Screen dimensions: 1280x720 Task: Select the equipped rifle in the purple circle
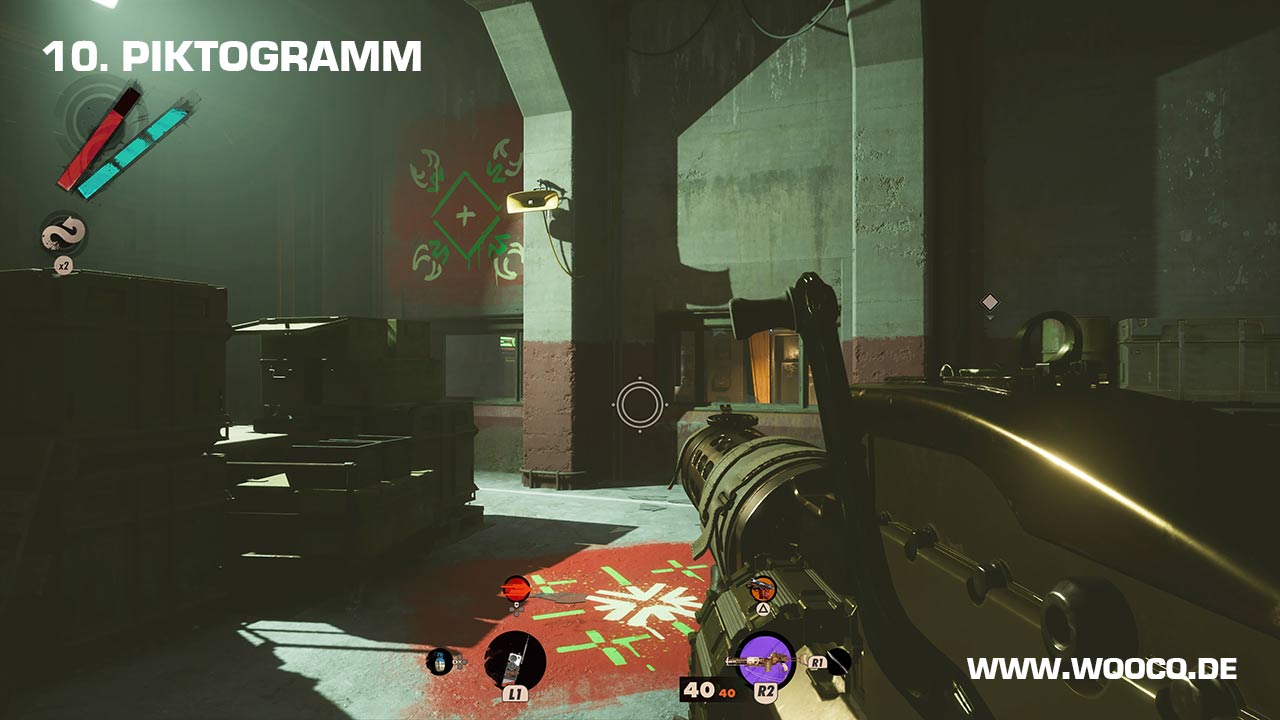pyautogui.click(x=765, y=660)
